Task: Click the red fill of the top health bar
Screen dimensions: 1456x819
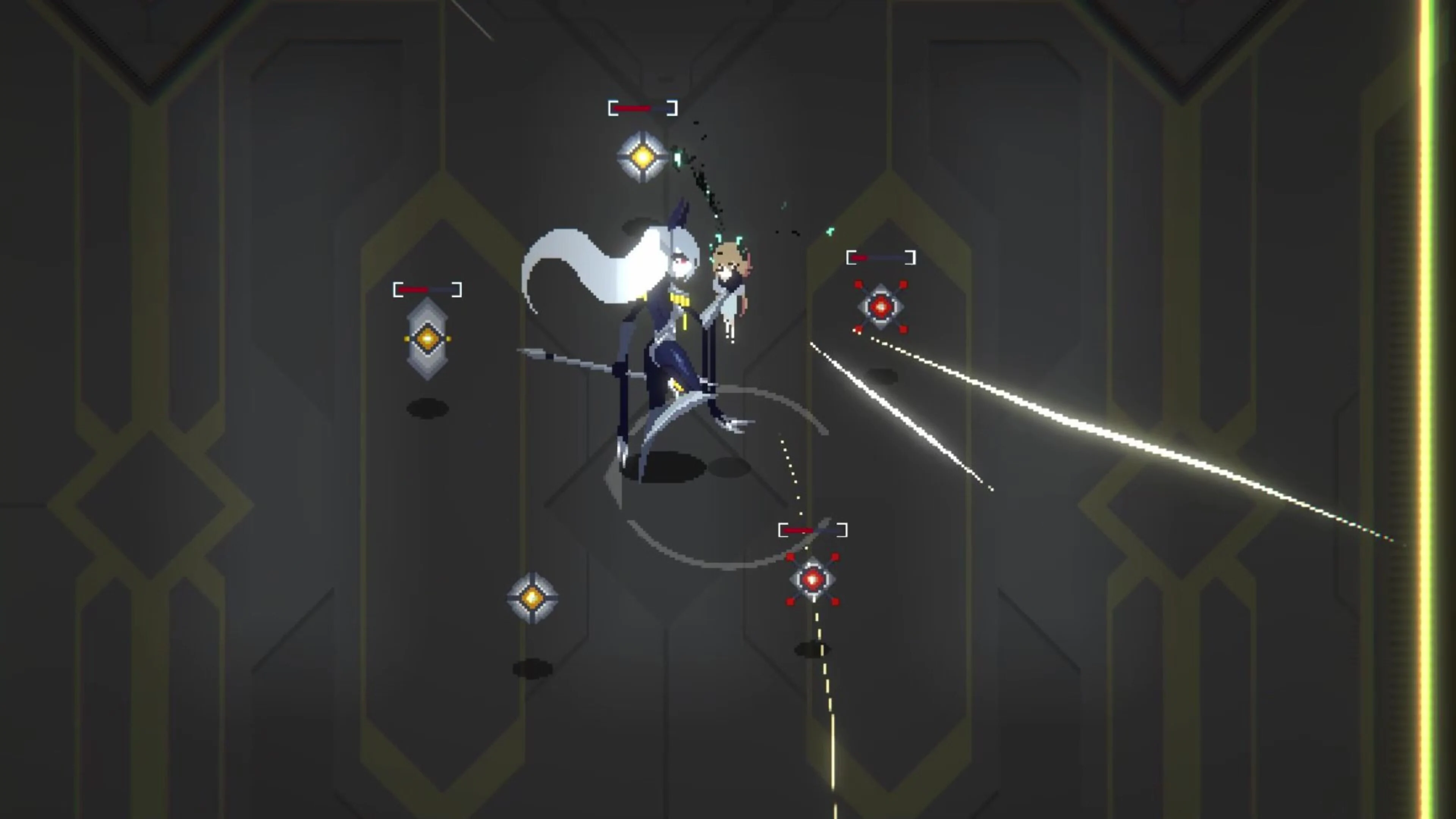Action: [x=632, y=107]
